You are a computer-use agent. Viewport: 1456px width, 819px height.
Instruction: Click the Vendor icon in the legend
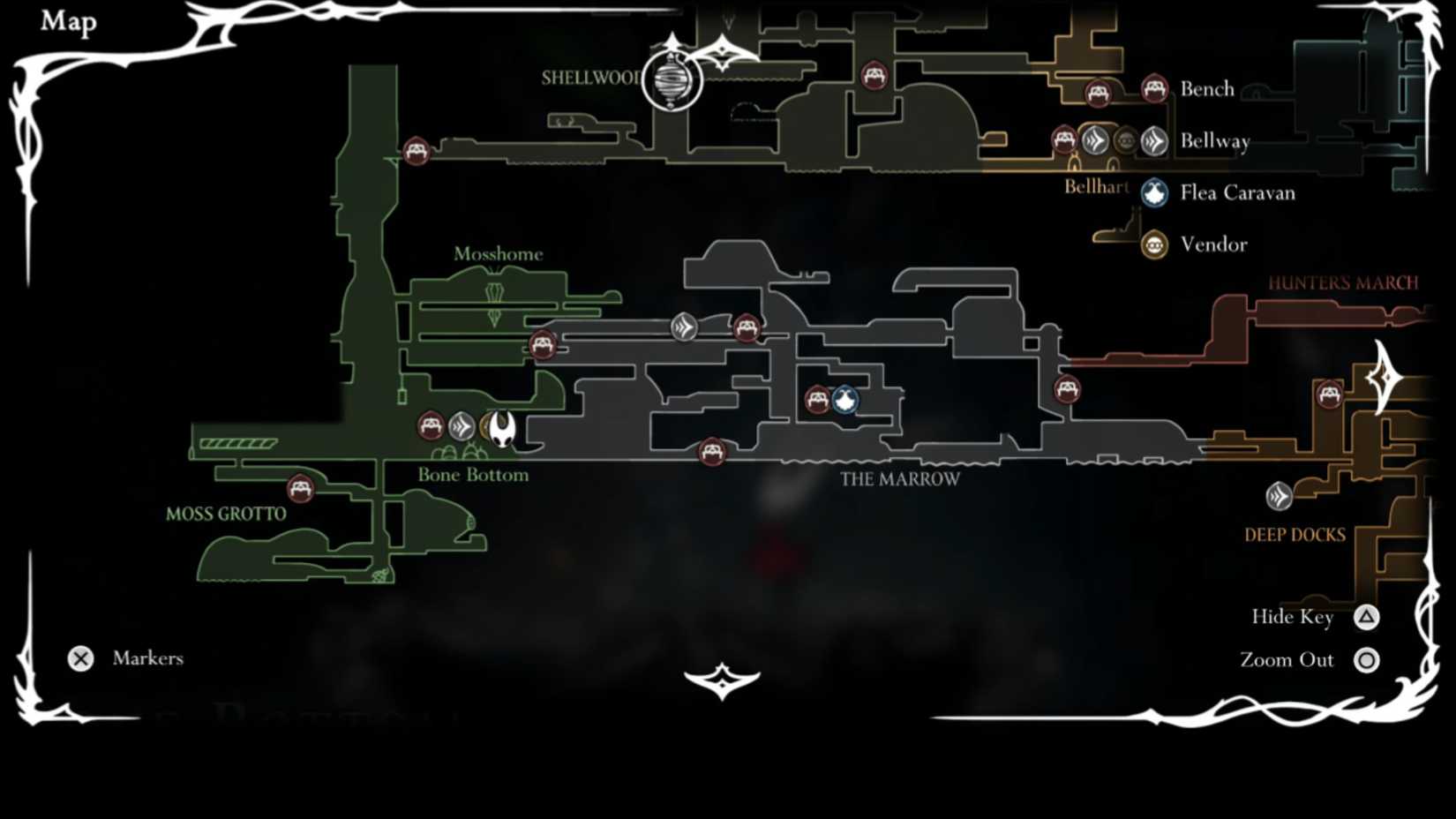click(1153, 244)
